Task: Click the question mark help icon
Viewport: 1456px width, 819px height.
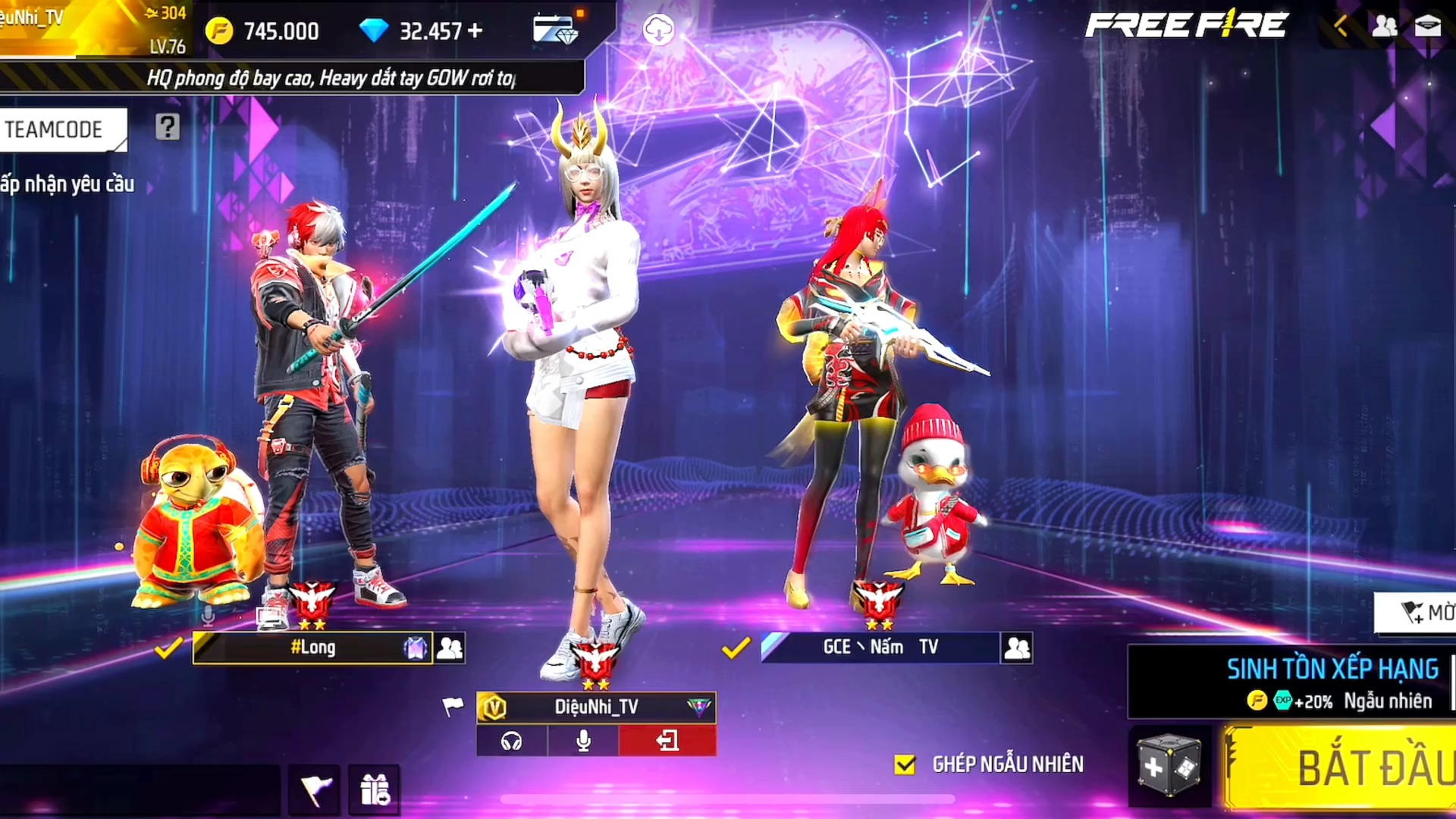Action: tap(168, 127)
